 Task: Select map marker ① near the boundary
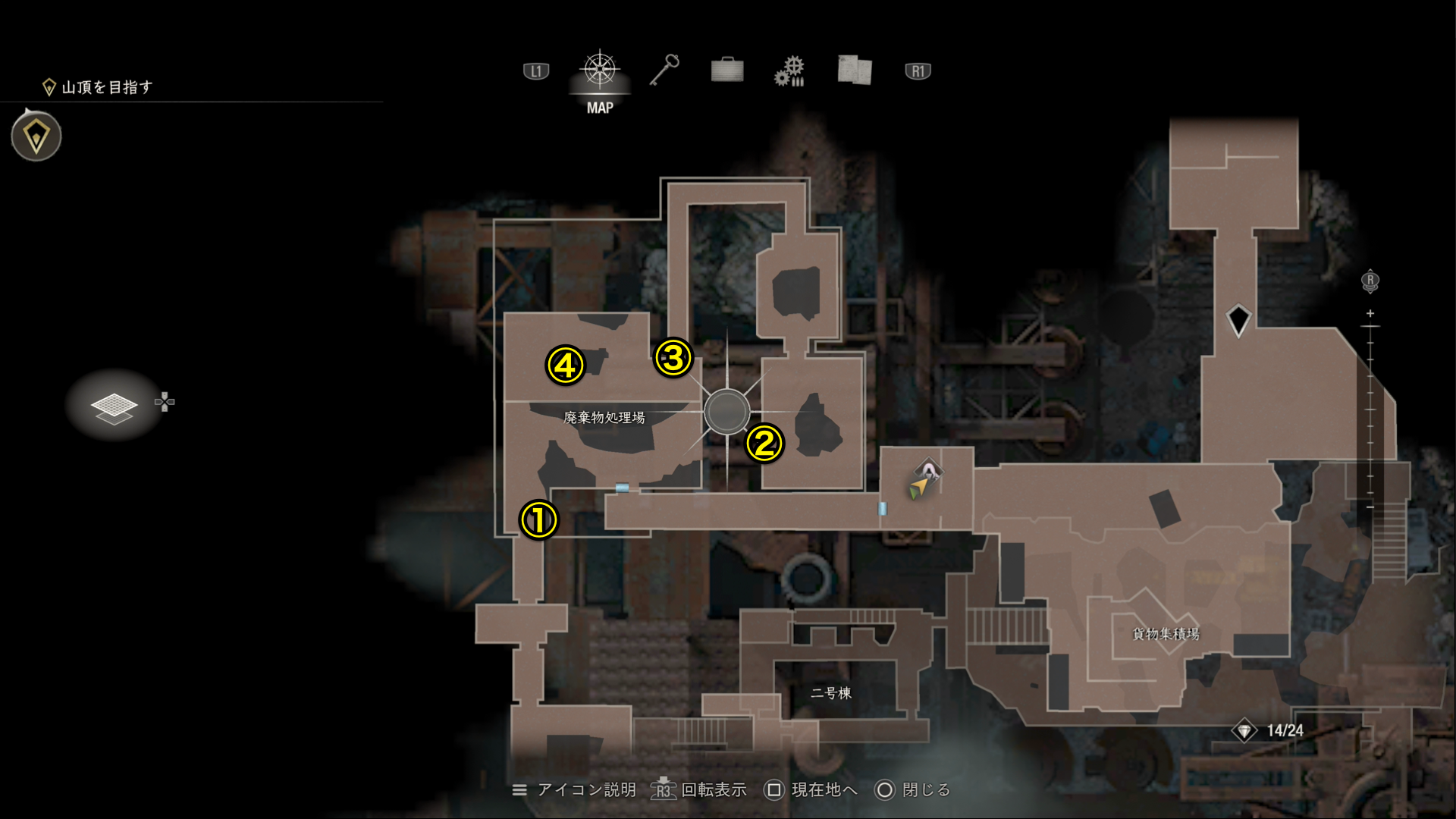point(539,522)
